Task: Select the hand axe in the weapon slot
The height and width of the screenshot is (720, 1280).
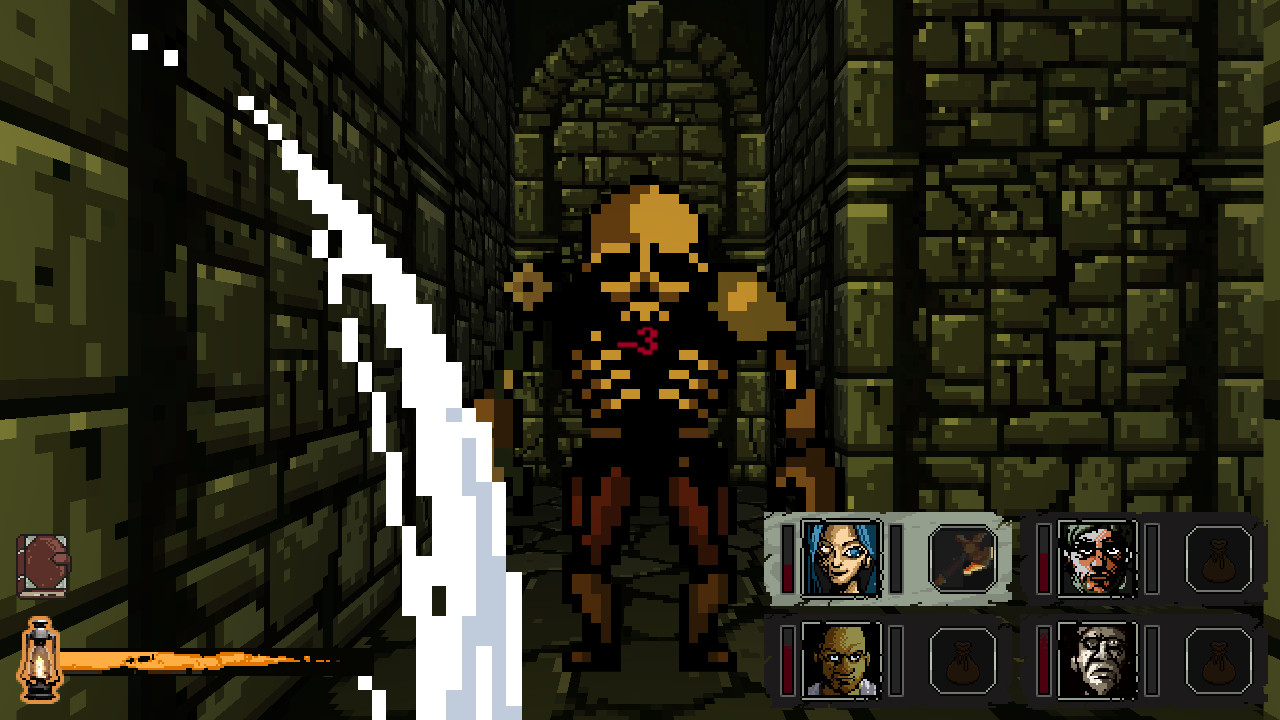Action: coord(962,560)
